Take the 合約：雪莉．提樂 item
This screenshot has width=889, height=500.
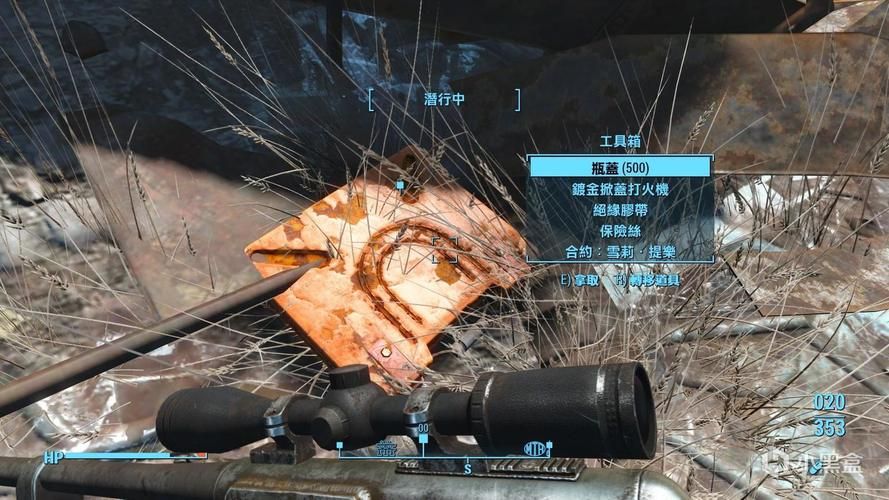point(620,251)
